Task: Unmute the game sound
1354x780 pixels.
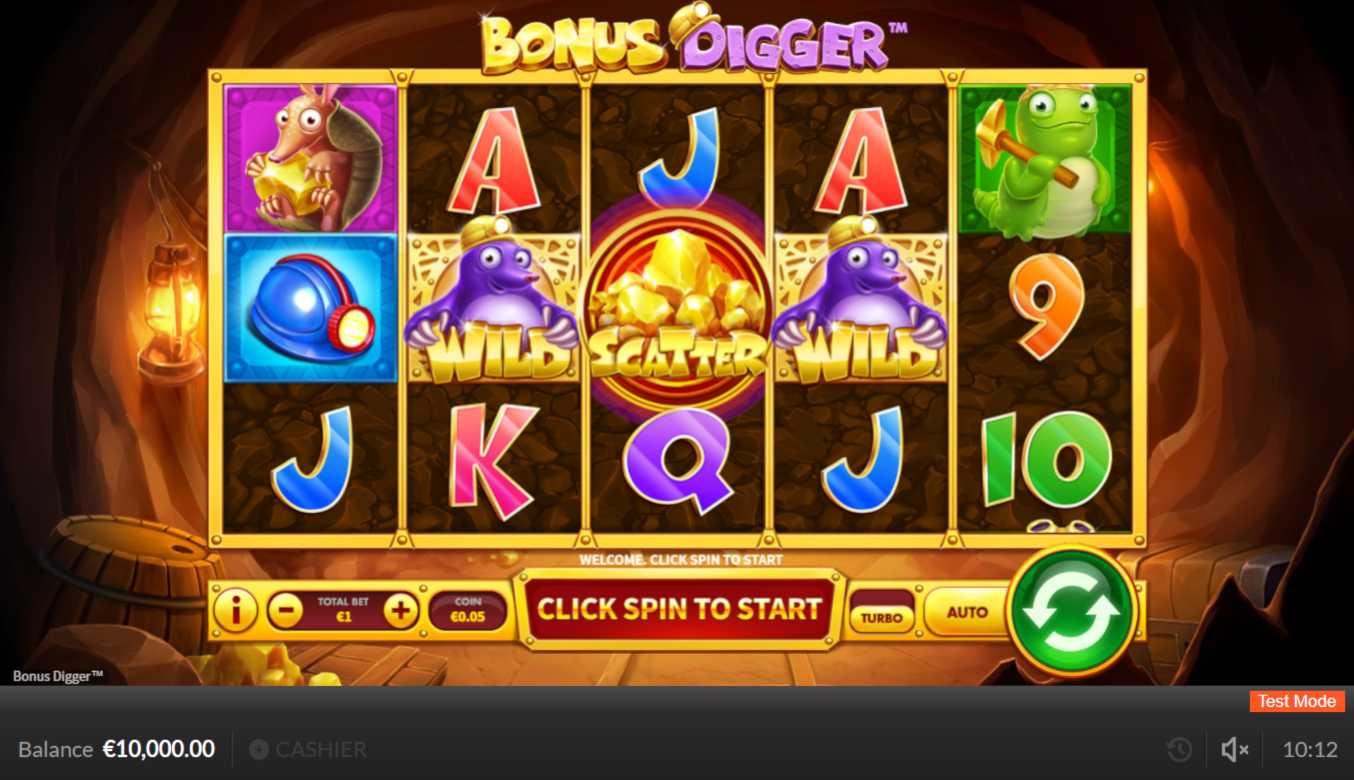Action: (1235, 749)
